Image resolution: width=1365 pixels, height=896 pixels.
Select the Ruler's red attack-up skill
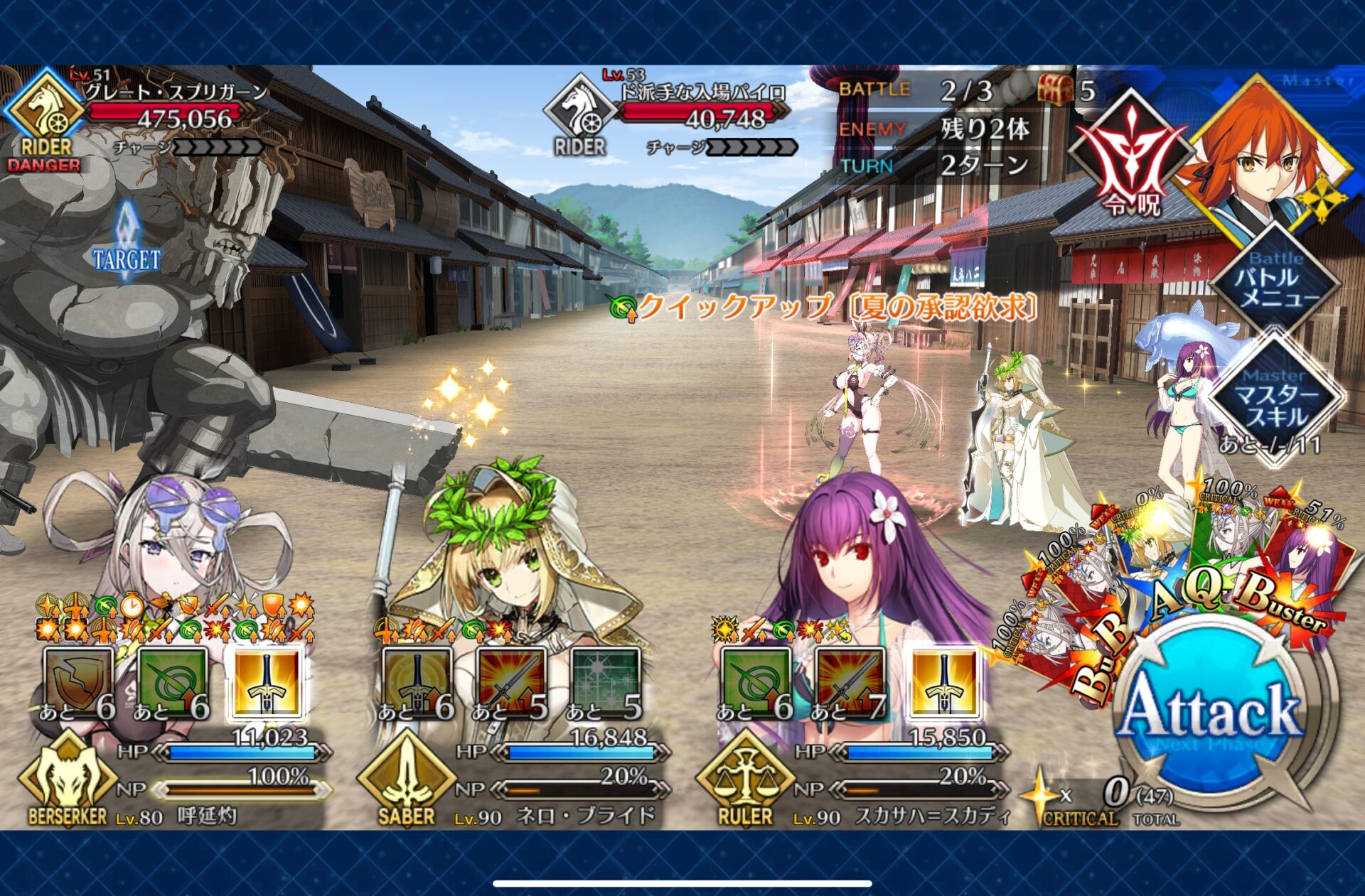850,684
